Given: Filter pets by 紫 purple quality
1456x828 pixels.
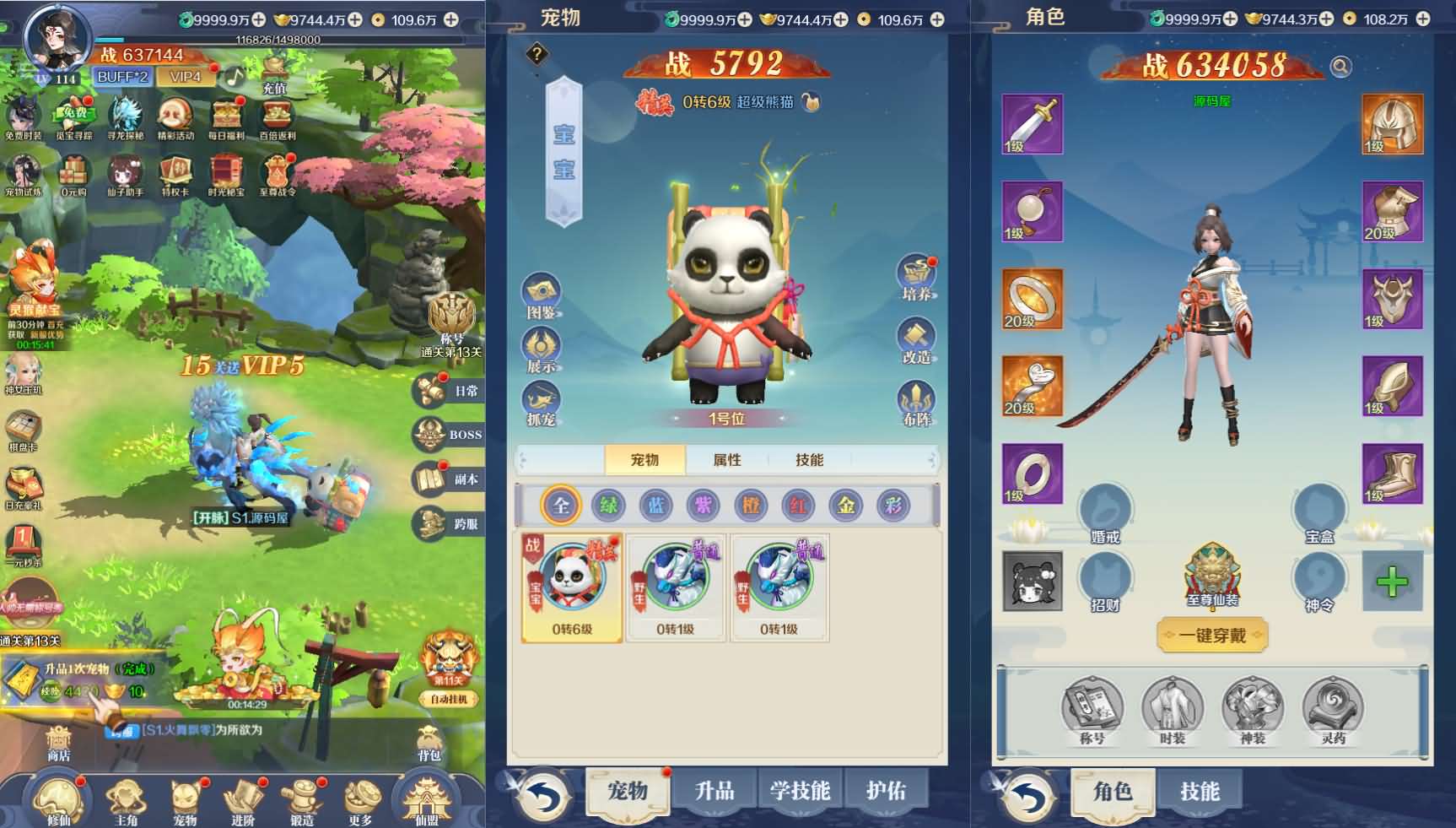Looking at the screenshot, I should (704, 505).
